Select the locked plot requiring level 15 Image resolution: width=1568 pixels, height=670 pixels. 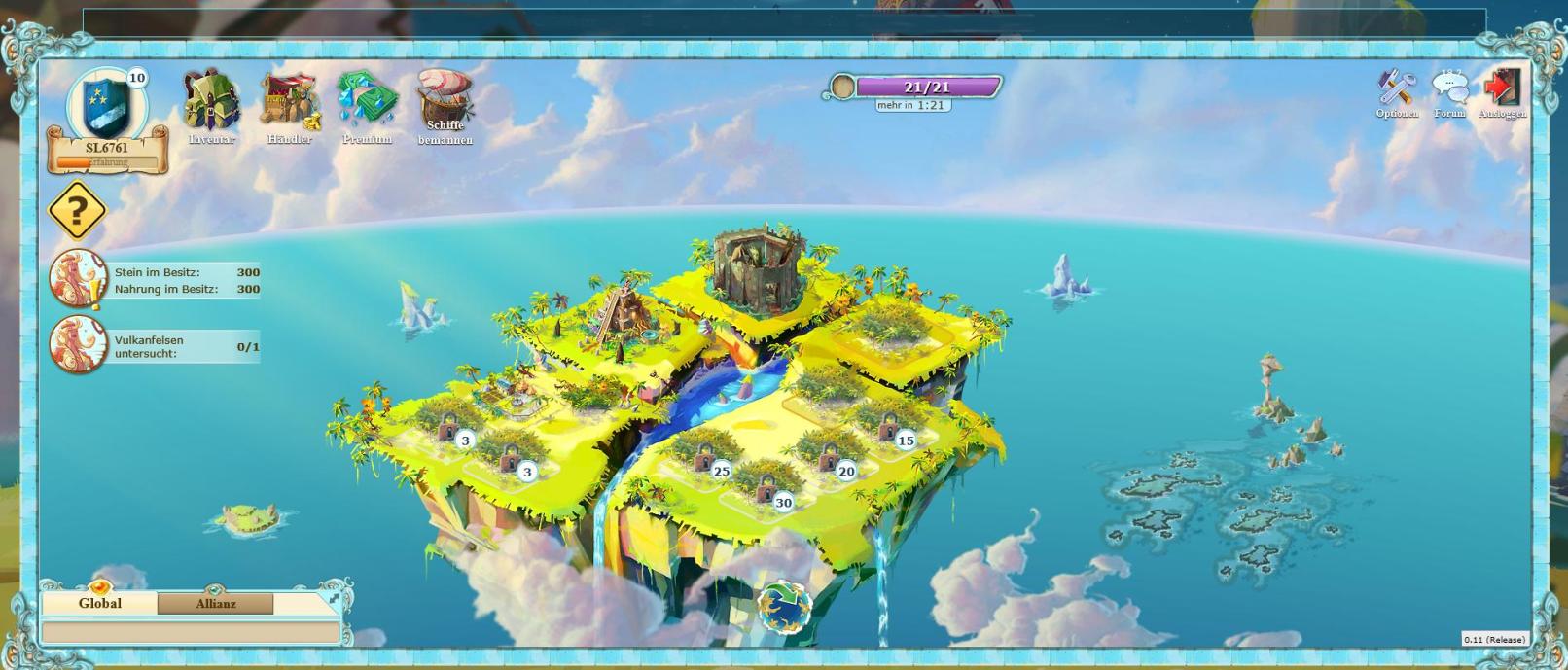coord(889,427)
